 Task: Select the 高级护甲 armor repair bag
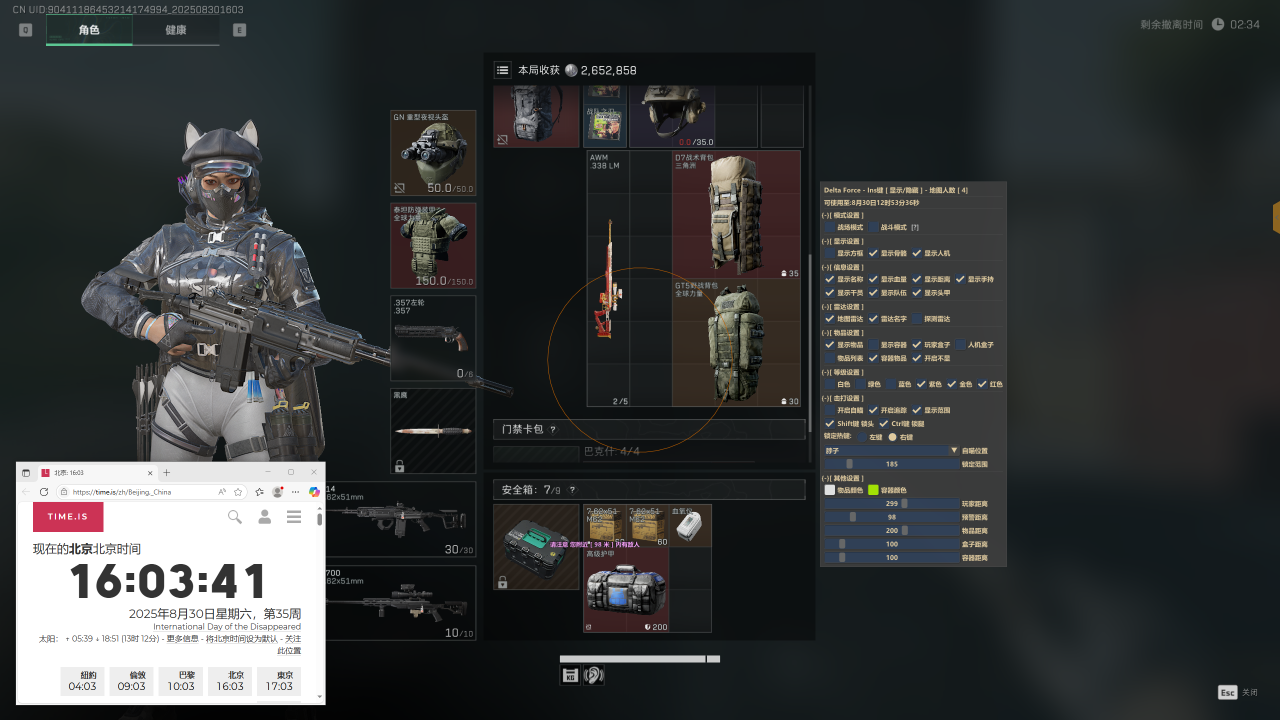(626, 590)
